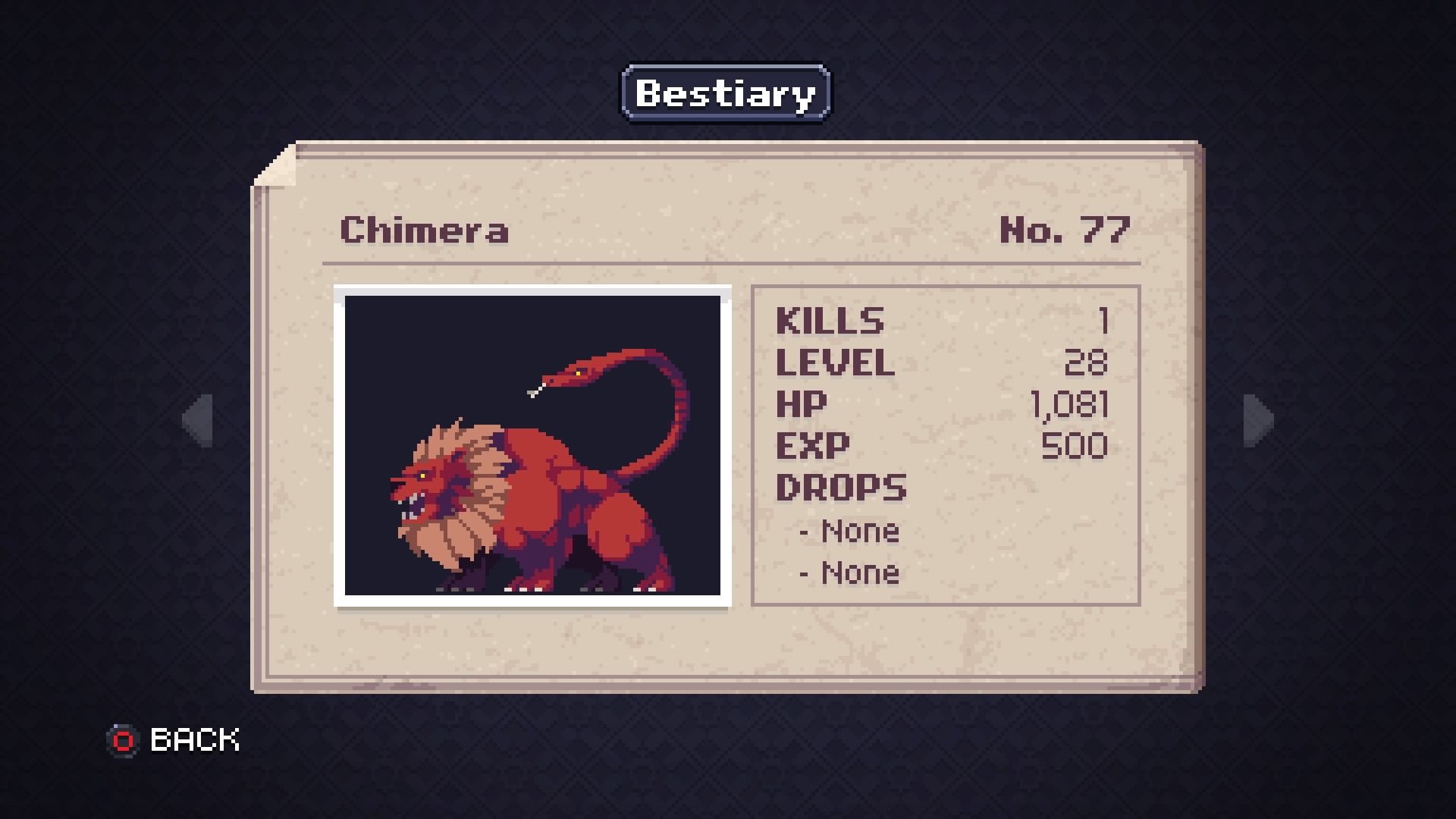Toggle the stats panel border

945,285
